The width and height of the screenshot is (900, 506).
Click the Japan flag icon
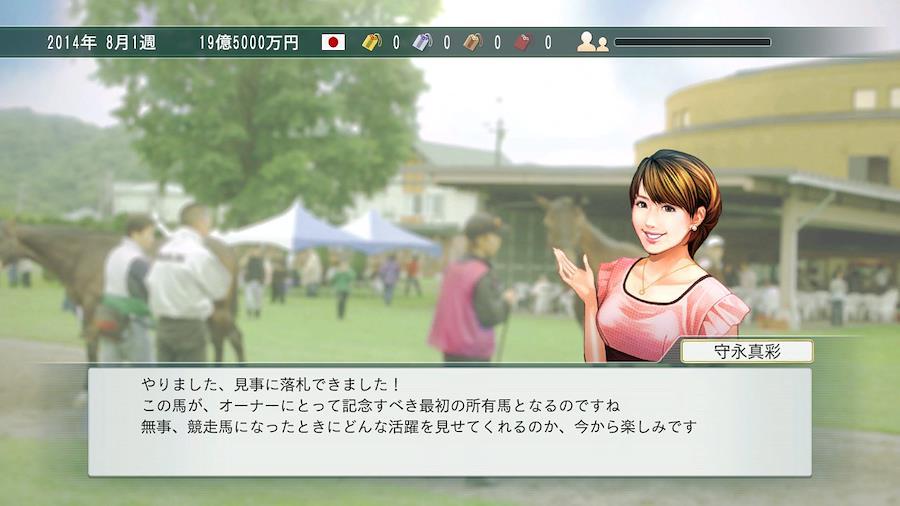[333, 42]
